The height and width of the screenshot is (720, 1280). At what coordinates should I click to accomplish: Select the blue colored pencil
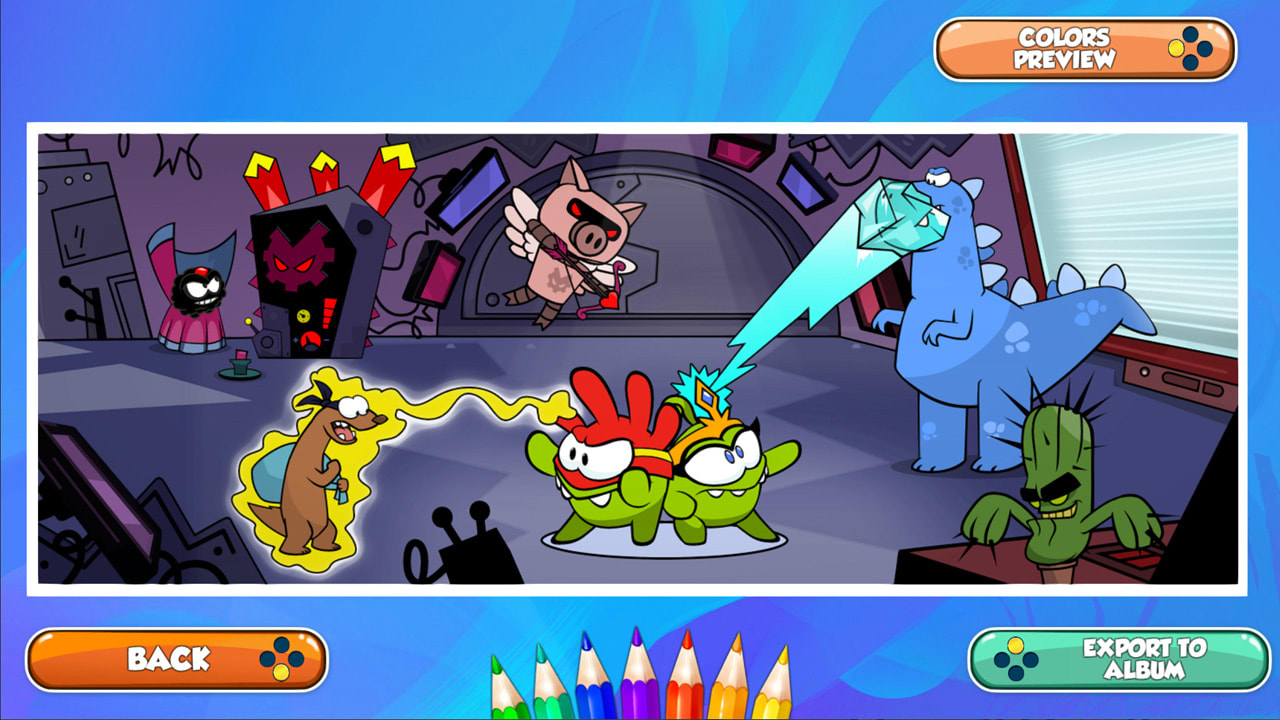point(592,695)
